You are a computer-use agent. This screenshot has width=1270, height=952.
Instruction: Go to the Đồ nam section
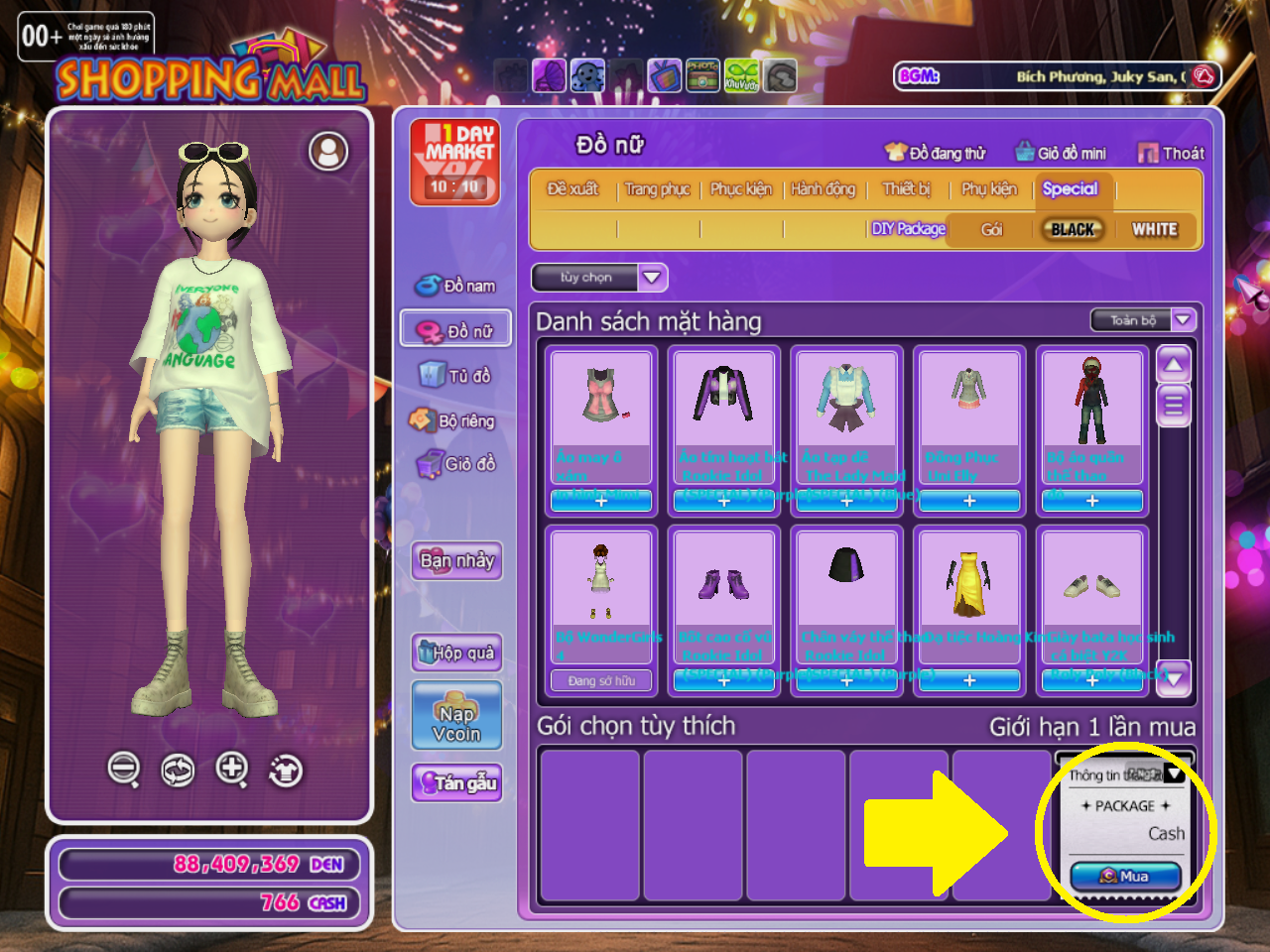click(x=456, y=286)
